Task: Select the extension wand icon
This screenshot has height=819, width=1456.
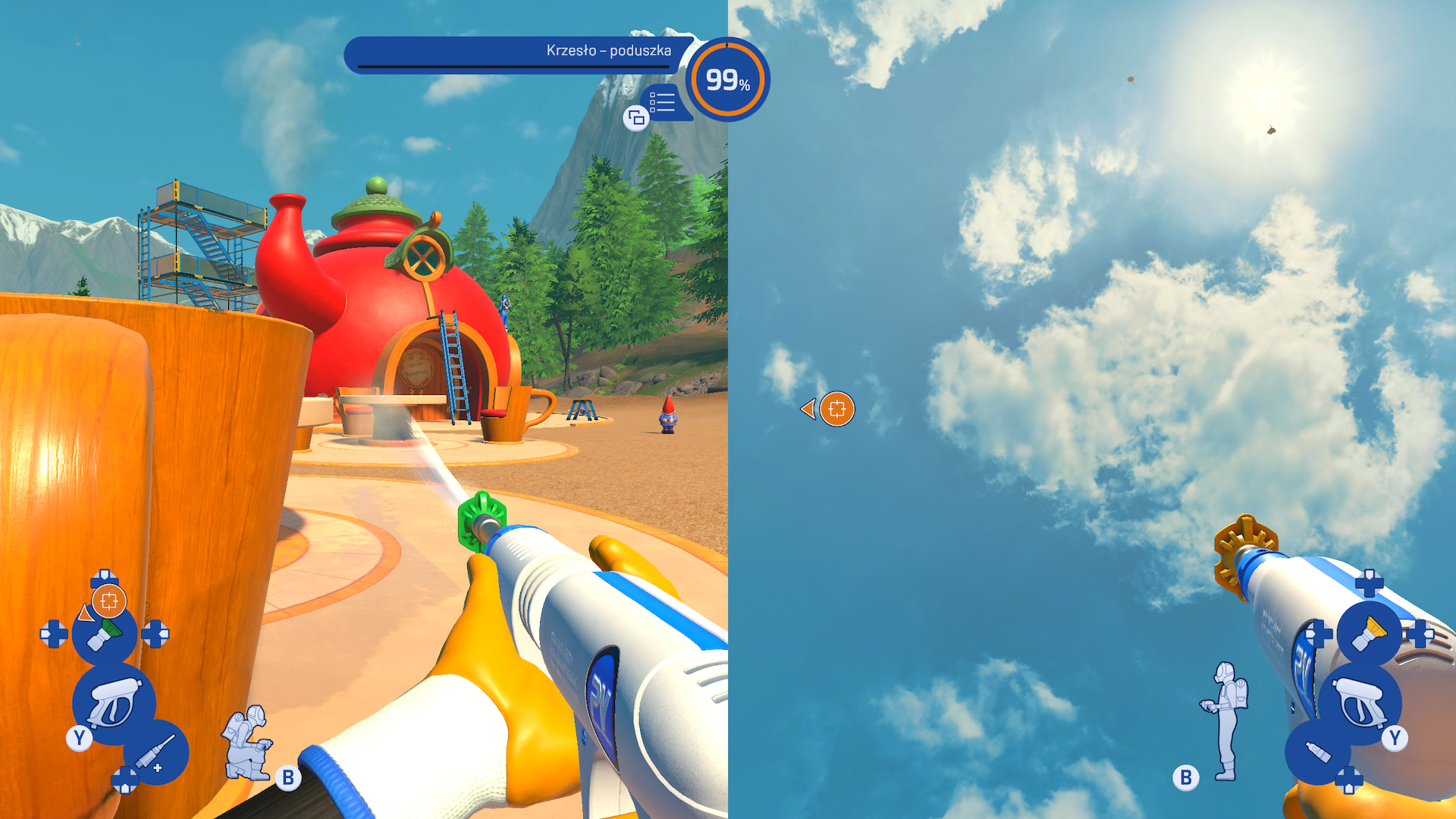Action: (156, 754)
